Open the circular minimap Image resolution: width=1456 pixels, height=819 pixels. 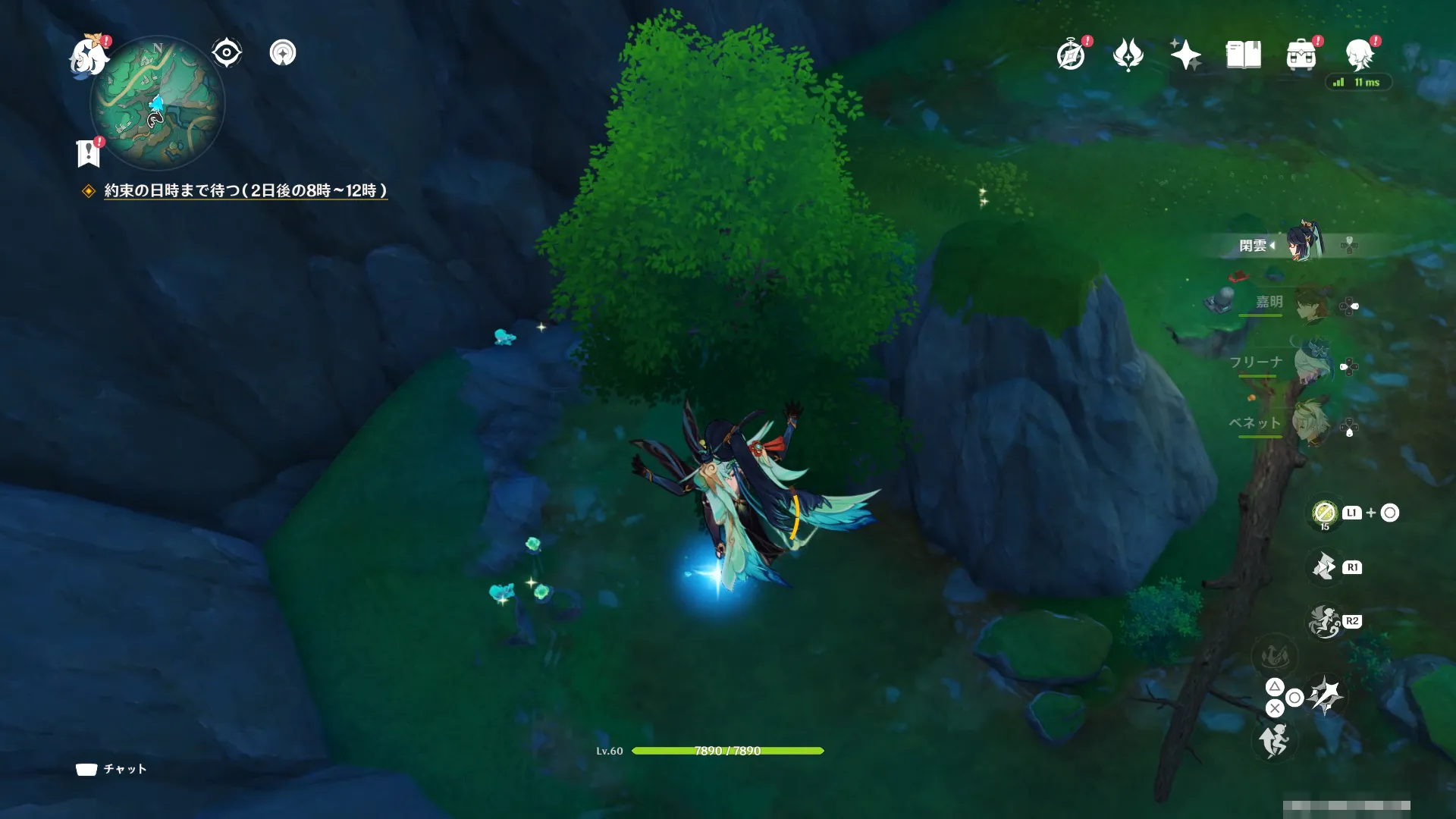point(158,102)
